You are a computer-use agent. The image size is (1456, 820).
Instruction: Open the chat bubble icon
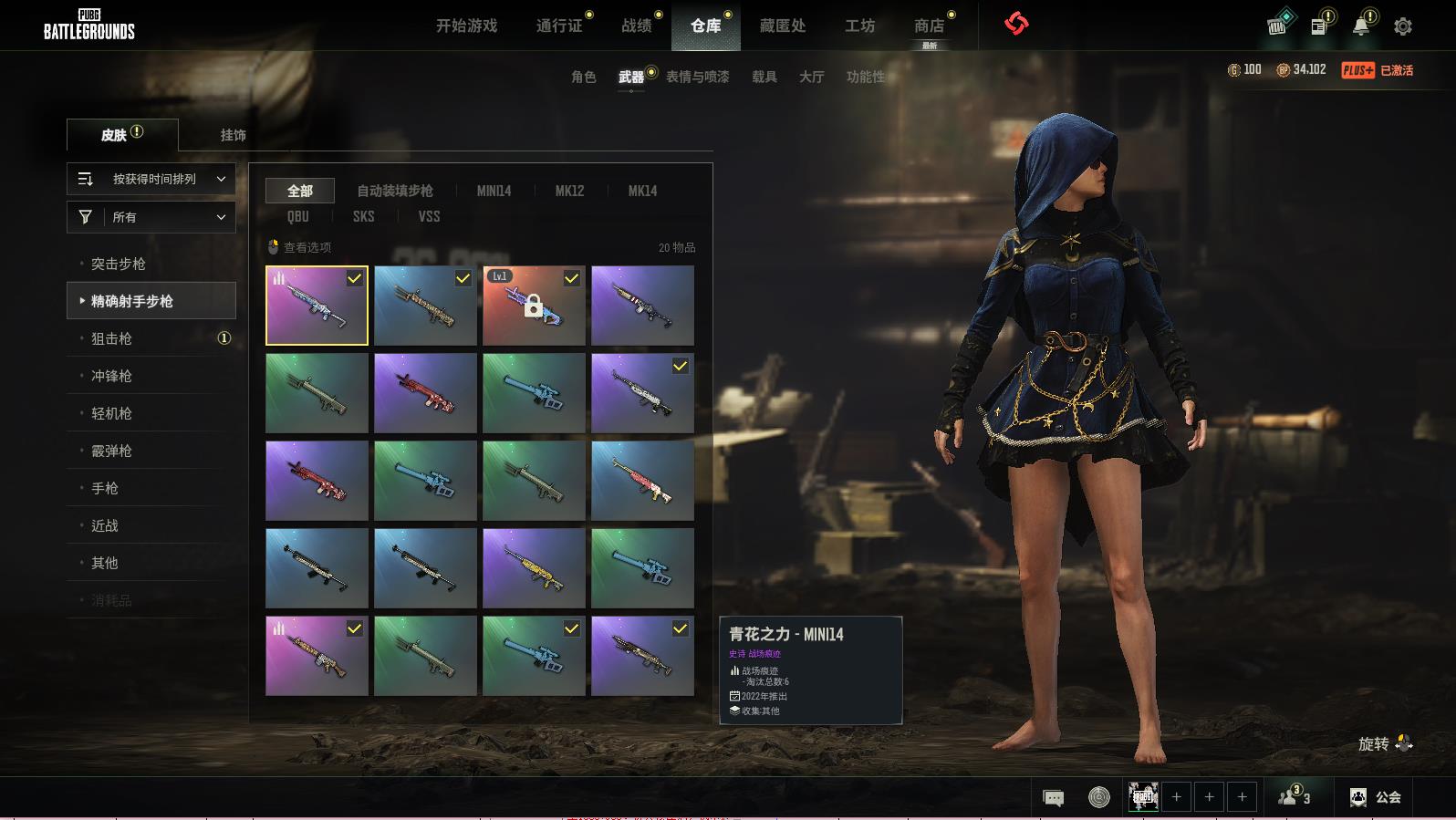(1053, 798)
